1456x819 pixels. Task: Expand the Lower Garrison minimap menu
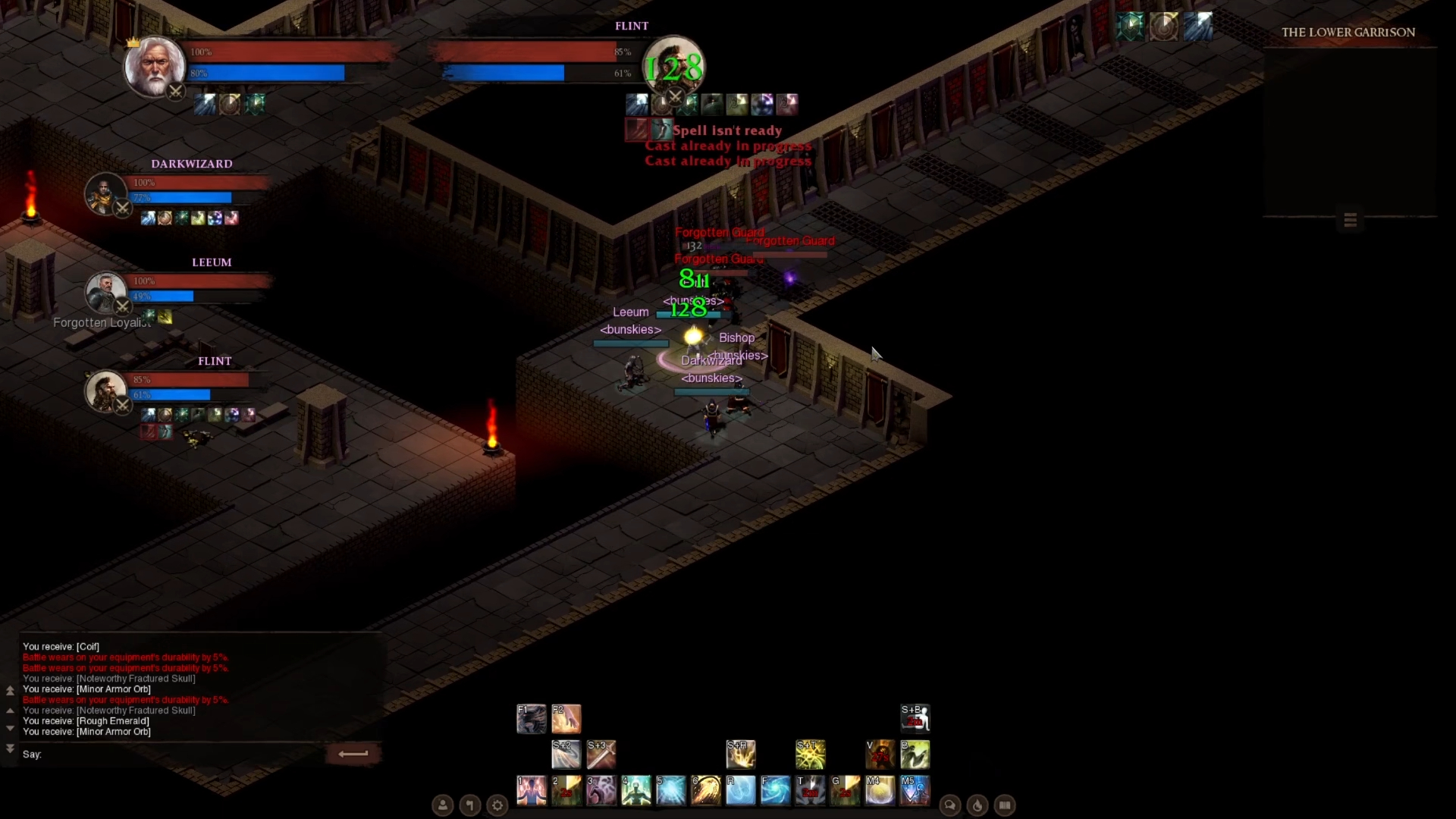pos(1350,220)
